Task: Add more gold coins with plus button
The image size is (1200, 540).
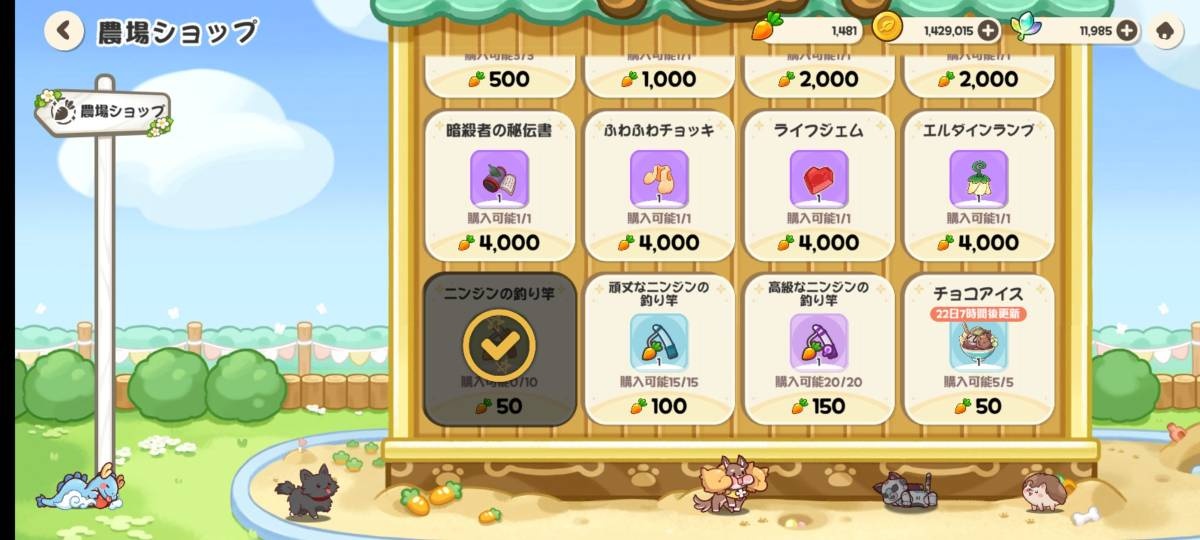Action: (x=988, y=30)
